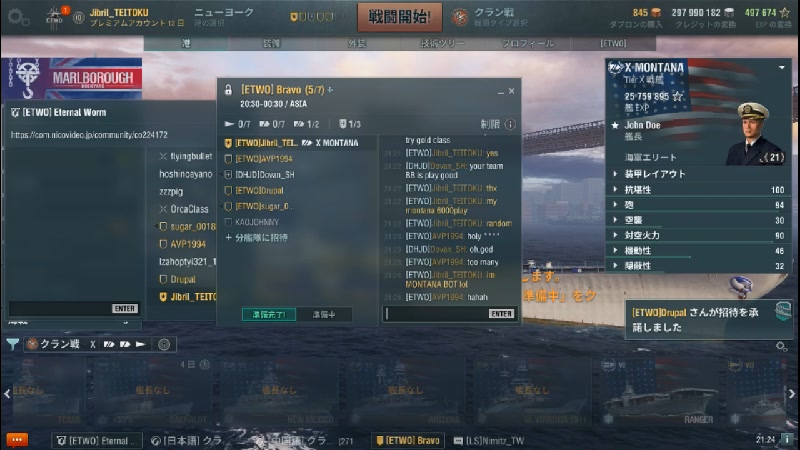Send division chat with ENTER button
The height and width of the screenshot is (450, 800).
point(502,313)
